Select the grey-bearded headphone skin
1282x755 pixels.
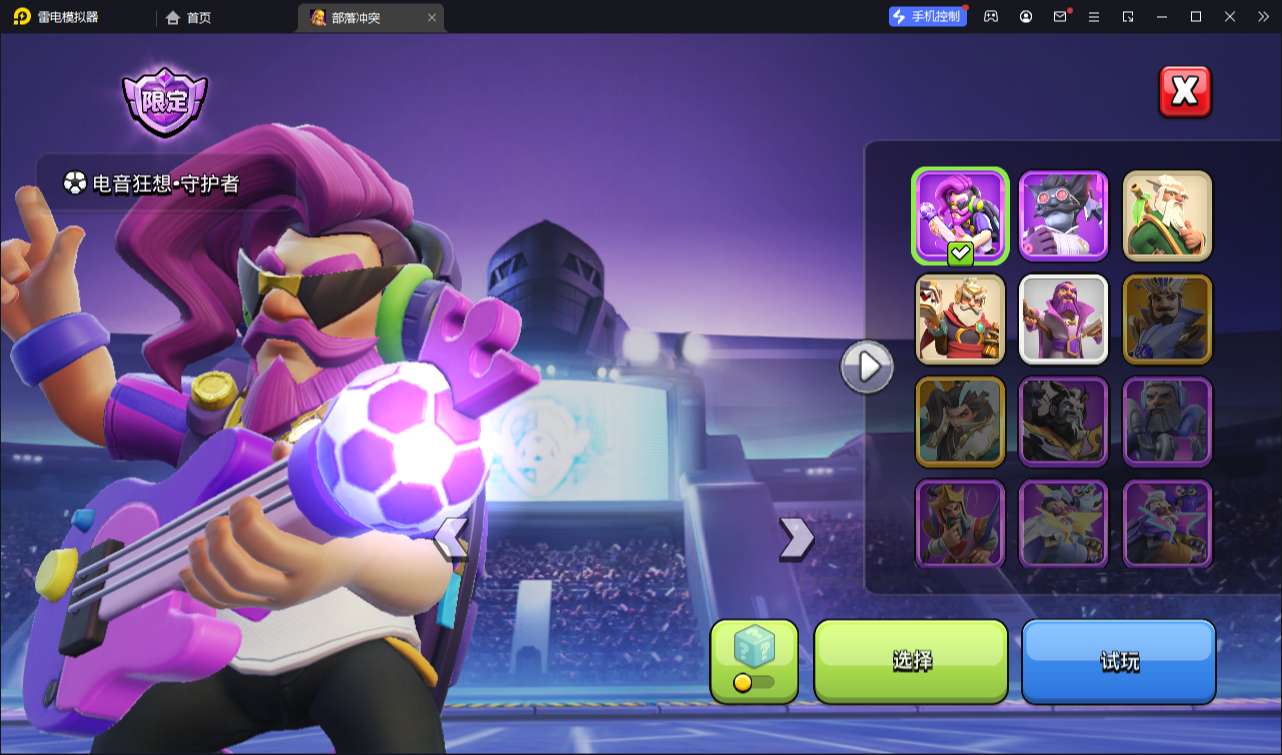[1167, 421]
